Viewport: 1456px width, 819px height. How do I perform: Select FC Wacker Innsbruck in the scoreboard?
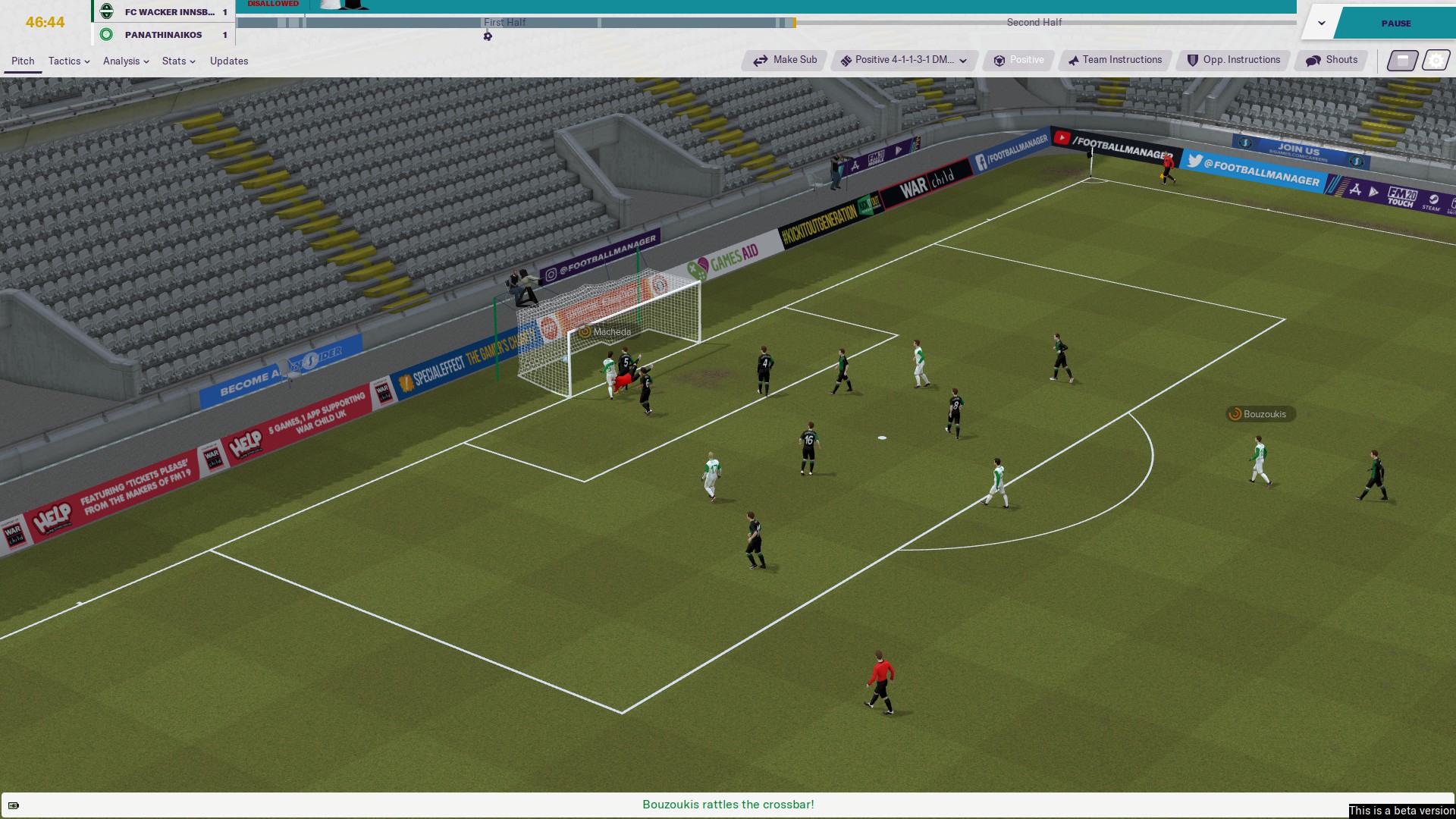[169, 12]
